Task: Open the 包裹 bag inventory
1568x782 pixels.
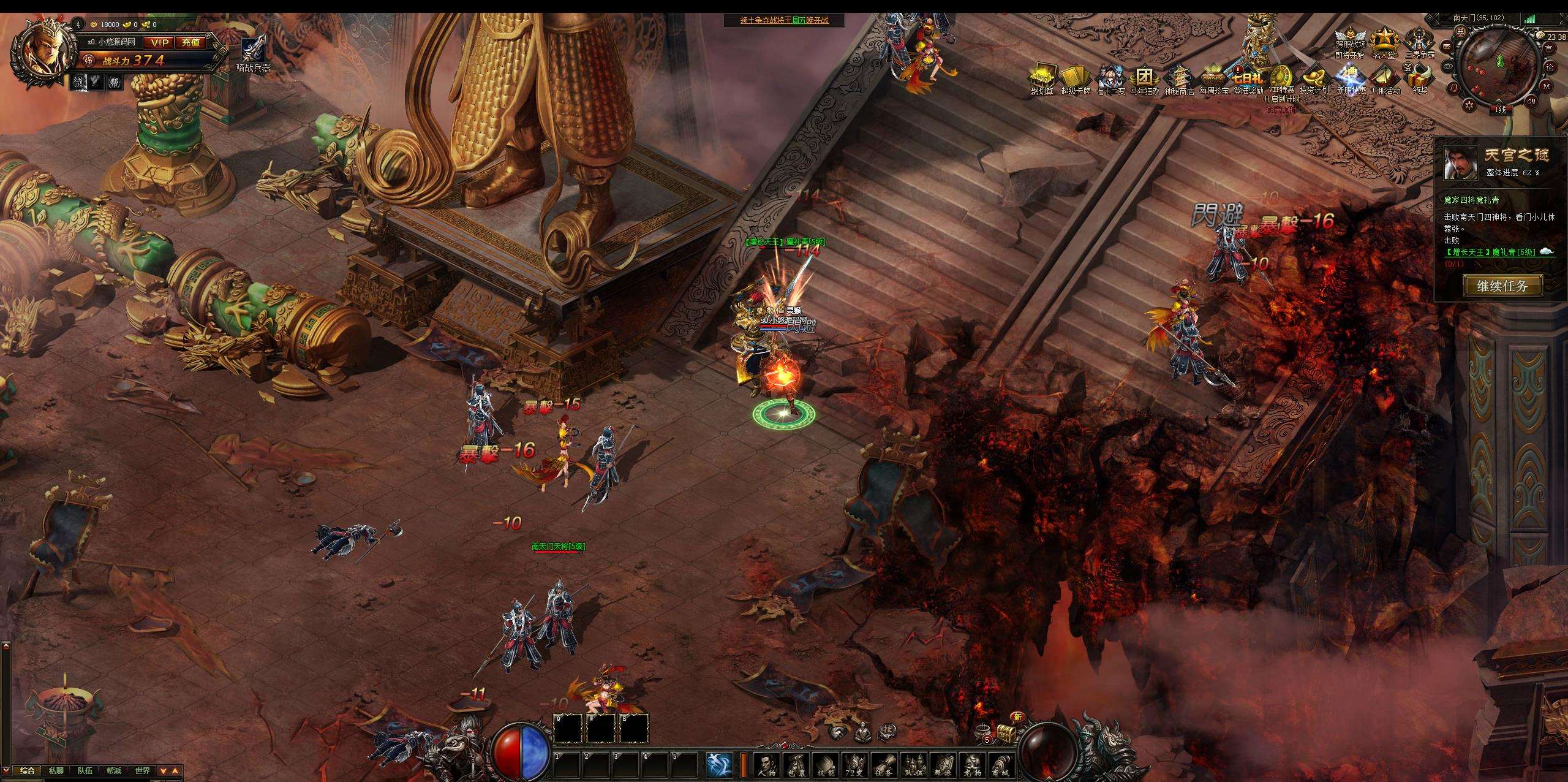Action: (795, 764)
